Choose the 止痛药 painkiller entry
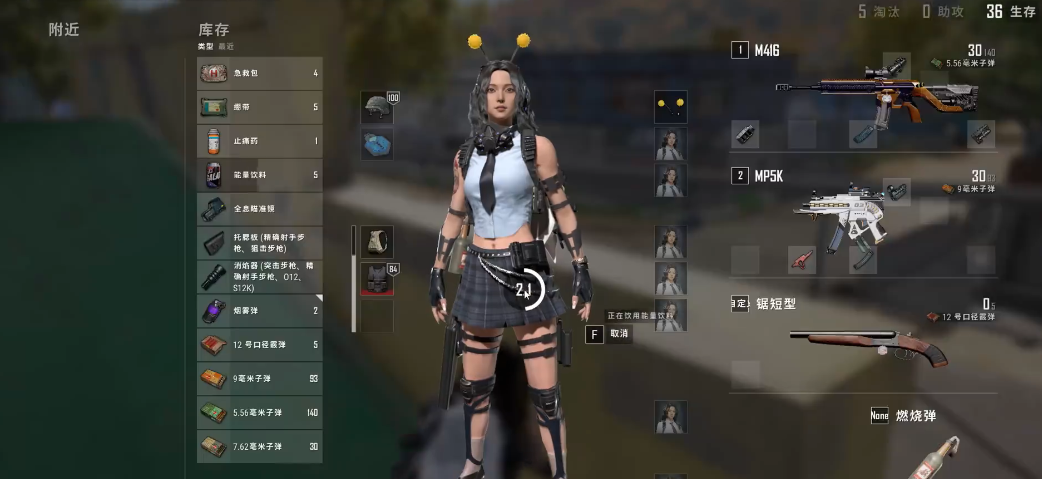 click(259, 141)
